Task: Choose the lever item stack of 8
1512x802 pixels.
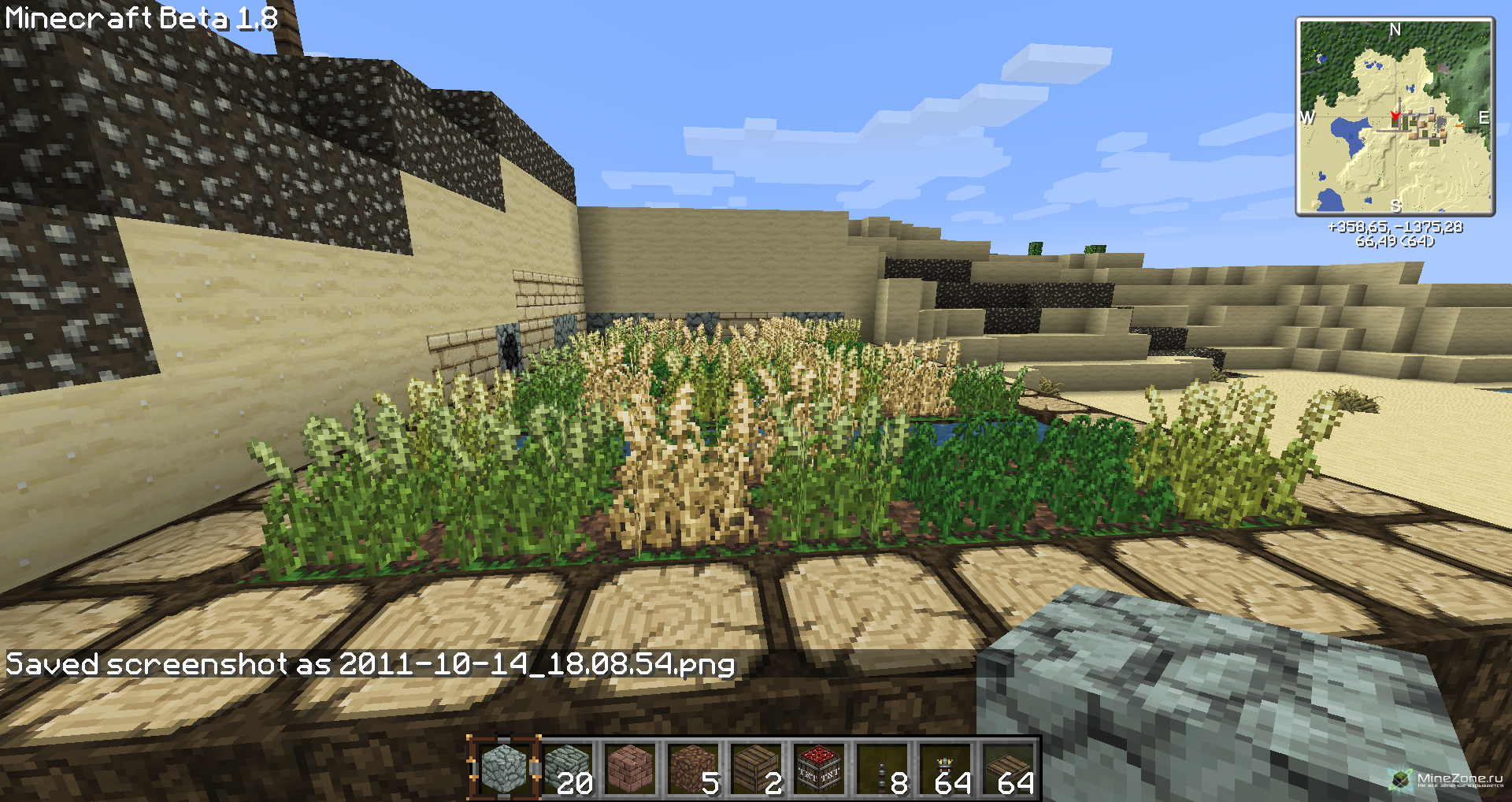Action: [882, 770]
